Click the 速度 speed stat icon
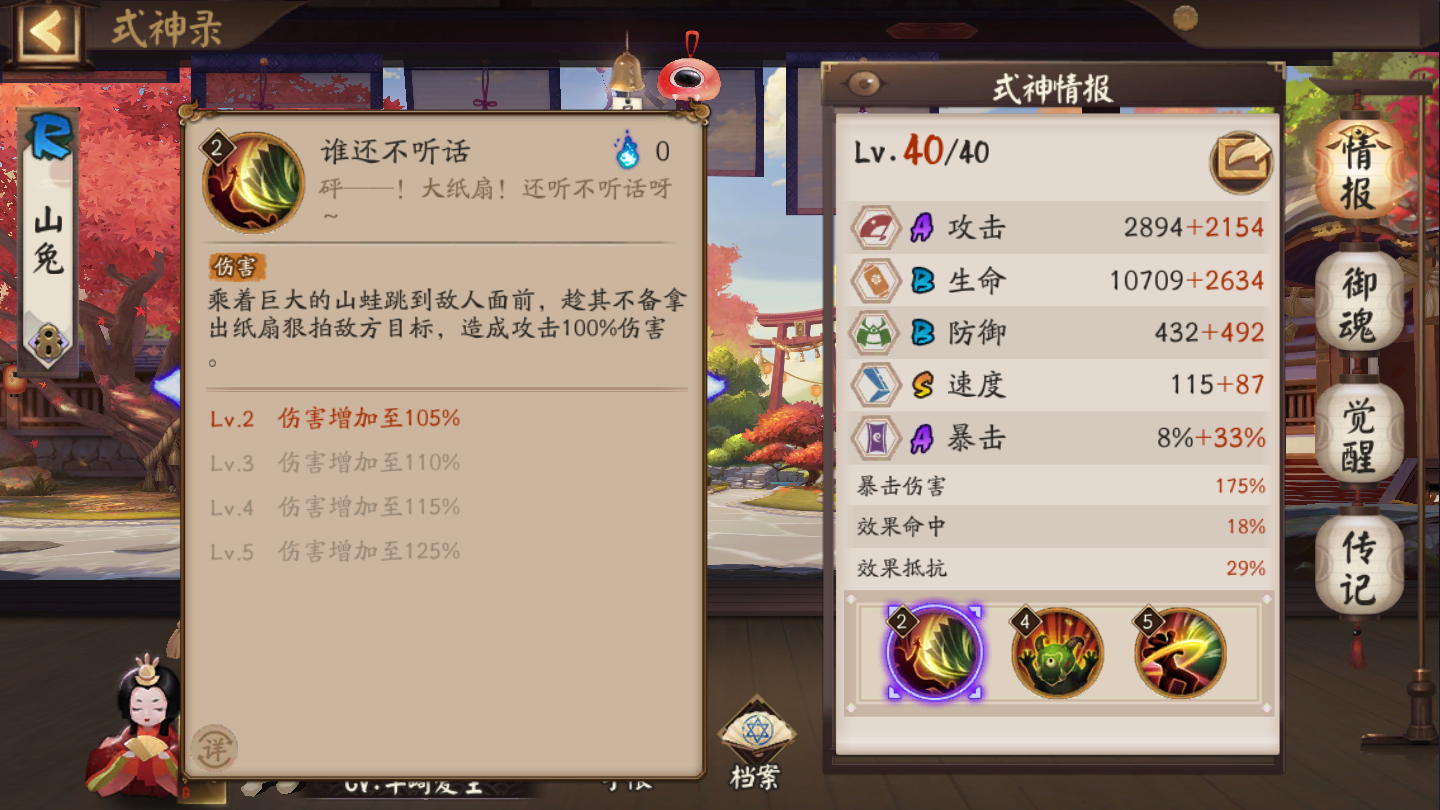 [875, 384]
